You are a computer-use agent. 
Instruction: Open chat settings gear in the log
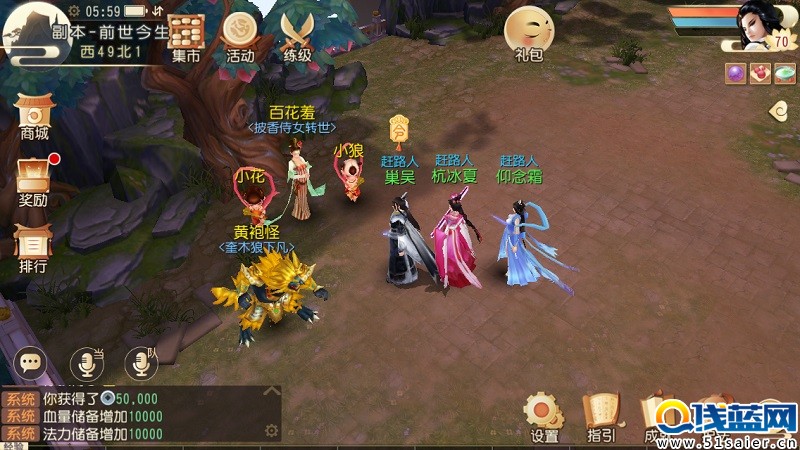tap(270, 431)
